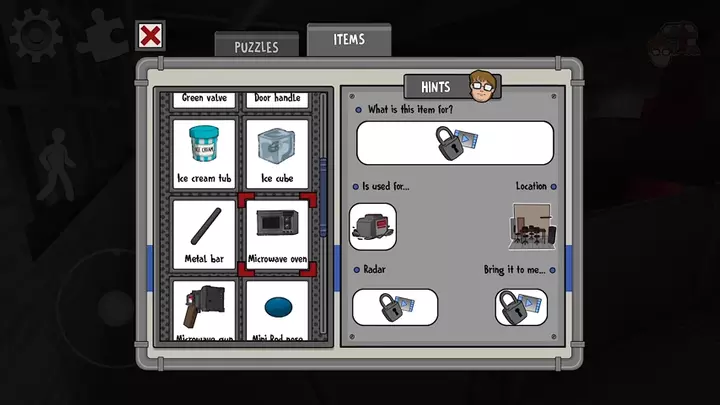Select the Microwave oven item
The width and height of the screenshot is (720, 405).
click(x=277, y=233)
